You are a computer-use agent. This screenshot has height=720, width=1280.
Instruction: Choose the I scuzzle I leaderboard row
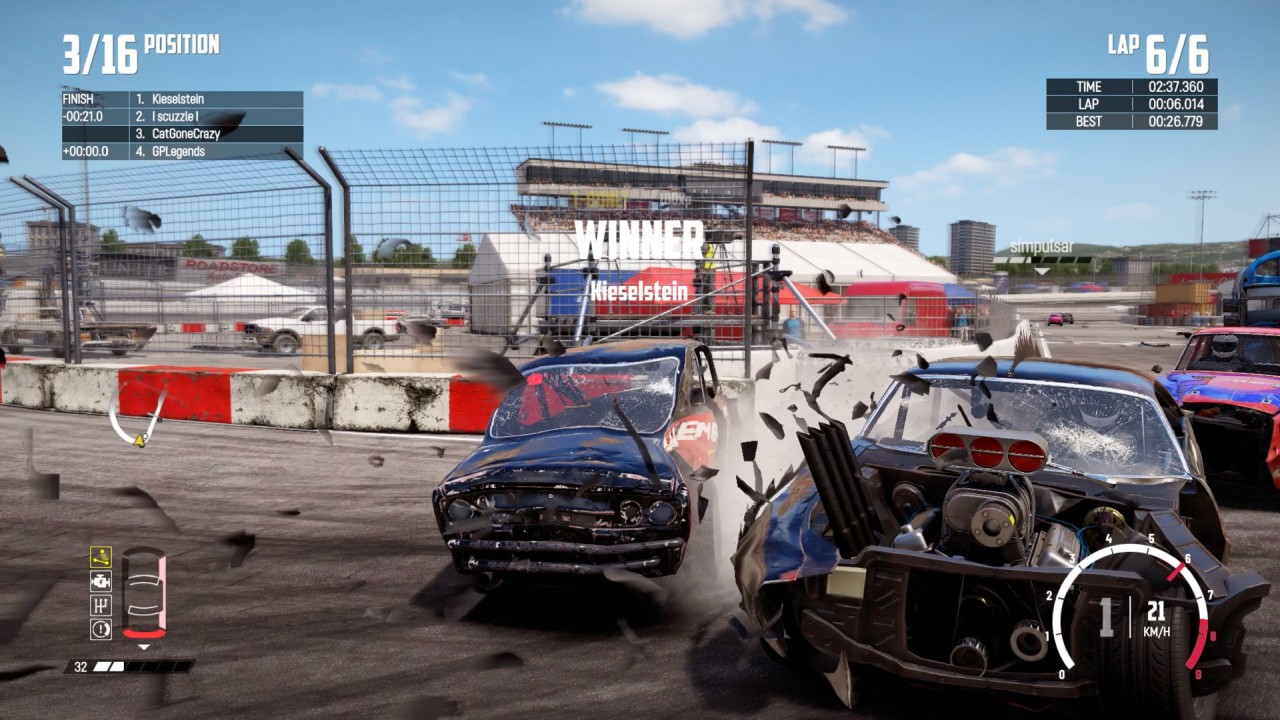point(180,116)
